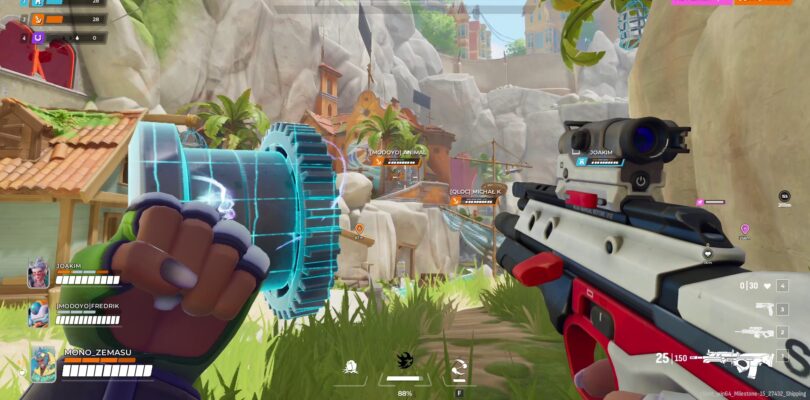Activate the ability icon above the F key
This screenshot has height=400, width=810.
[x=459, y=365]
